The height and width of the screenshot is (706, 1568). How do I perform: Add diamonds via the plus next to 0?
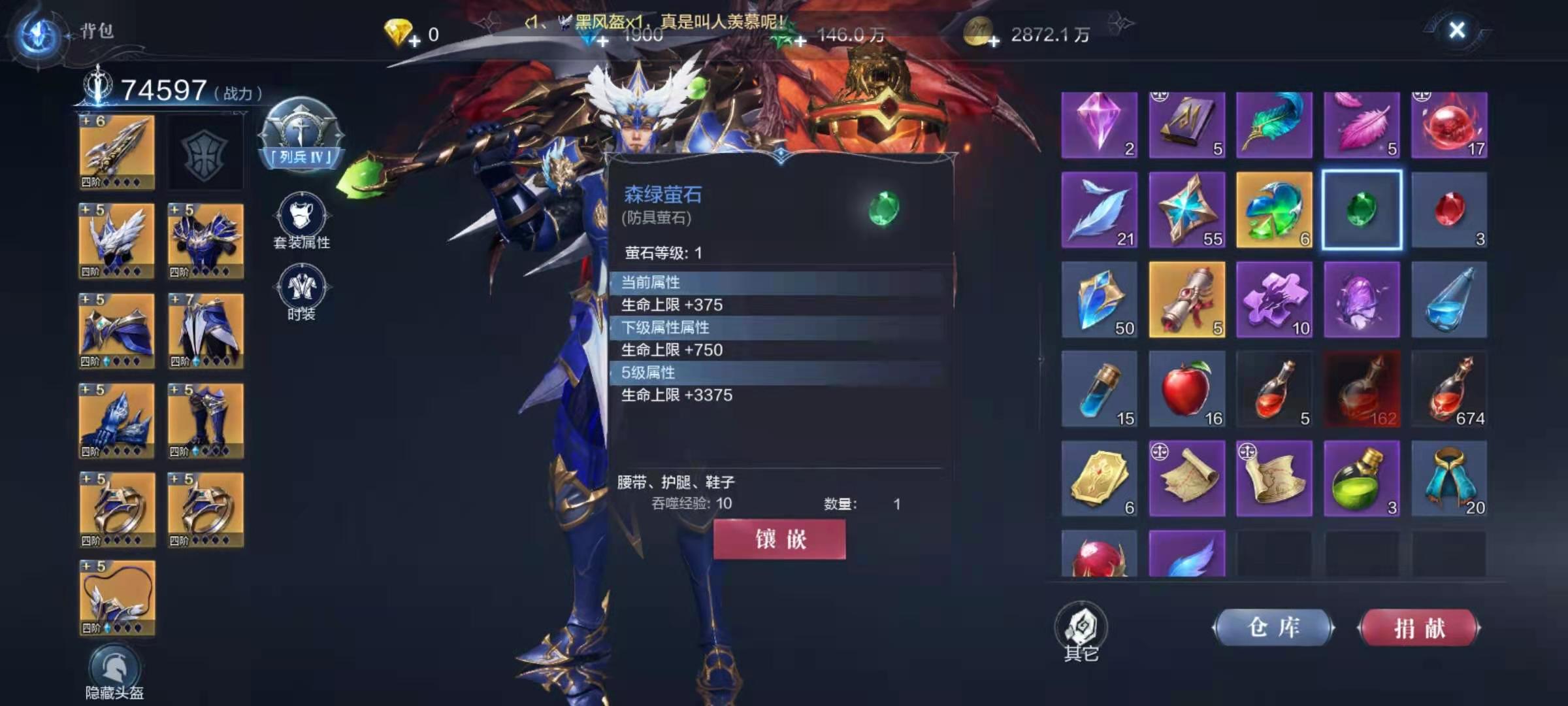[414, 41]
